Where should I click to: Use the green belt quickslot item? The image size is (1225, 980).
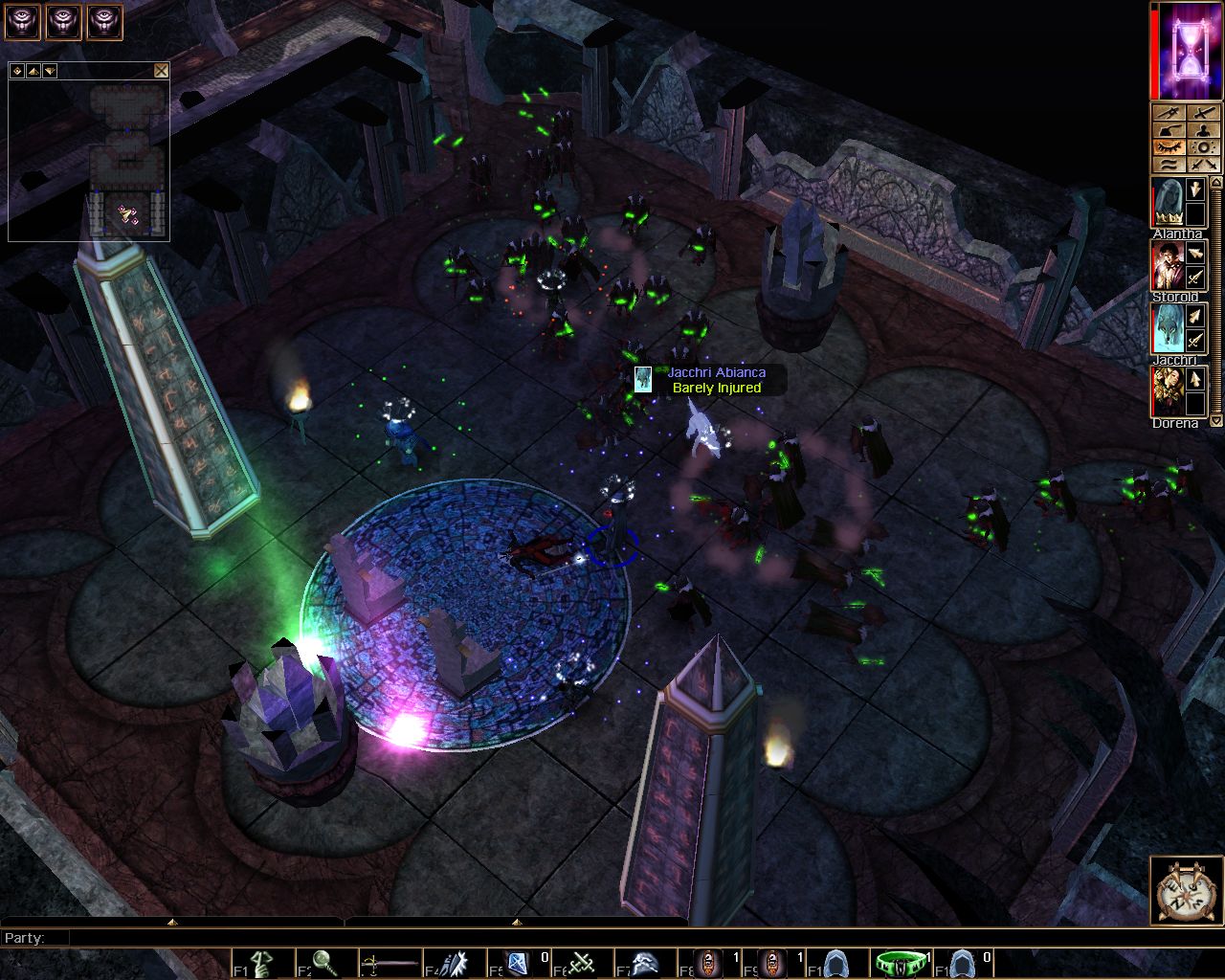pos(900,963)
